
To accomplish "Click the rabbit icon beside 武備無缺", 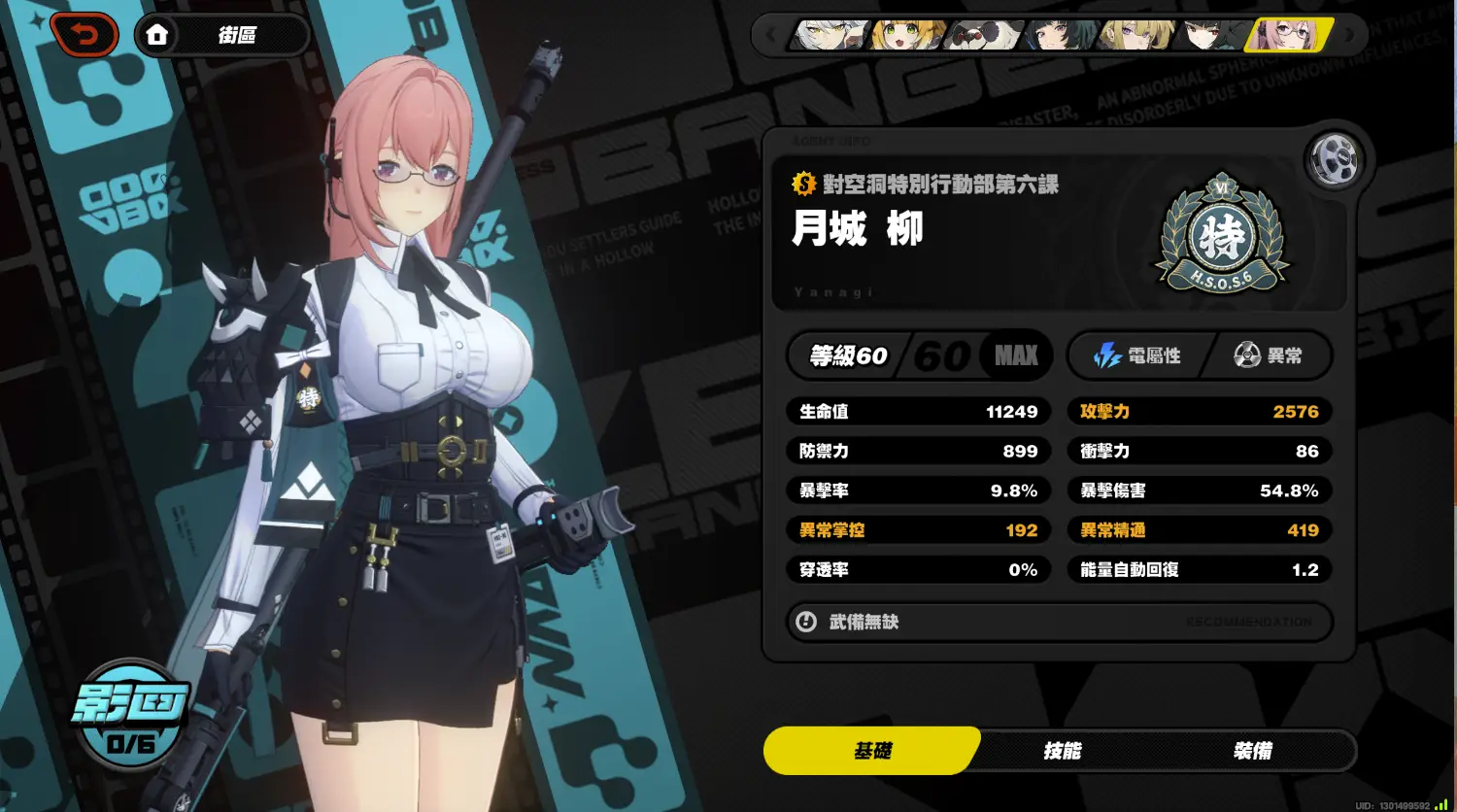I will coord(806,622).
